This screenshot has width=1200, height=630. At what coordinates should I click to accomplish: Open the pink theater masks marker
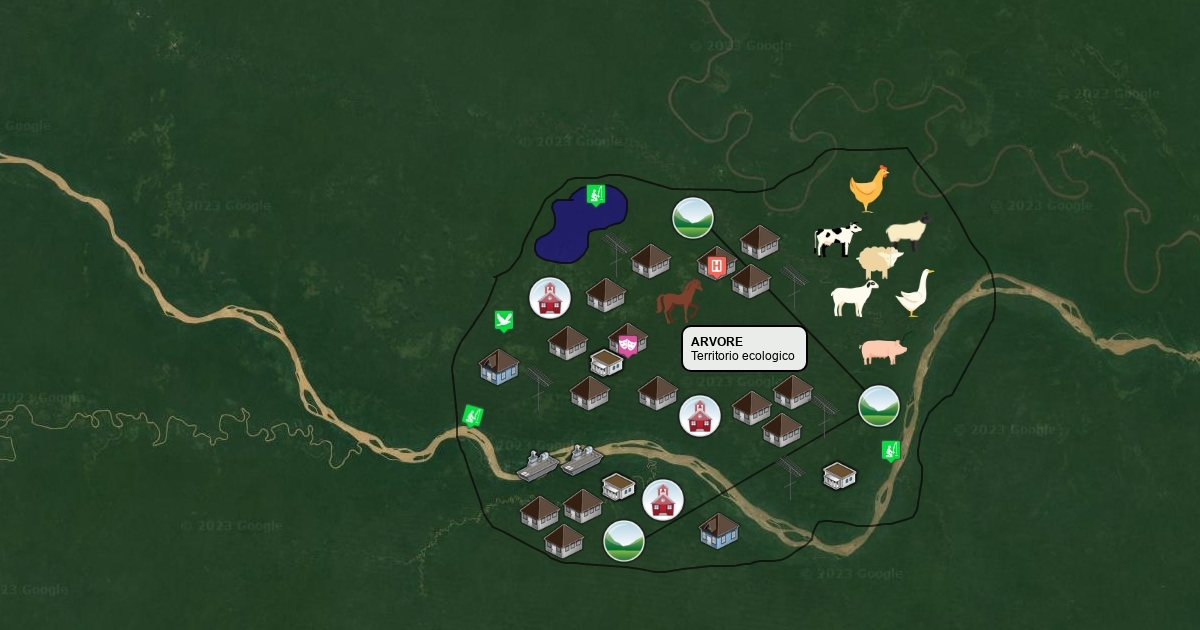pyautogui.click(x=627, y=345)
